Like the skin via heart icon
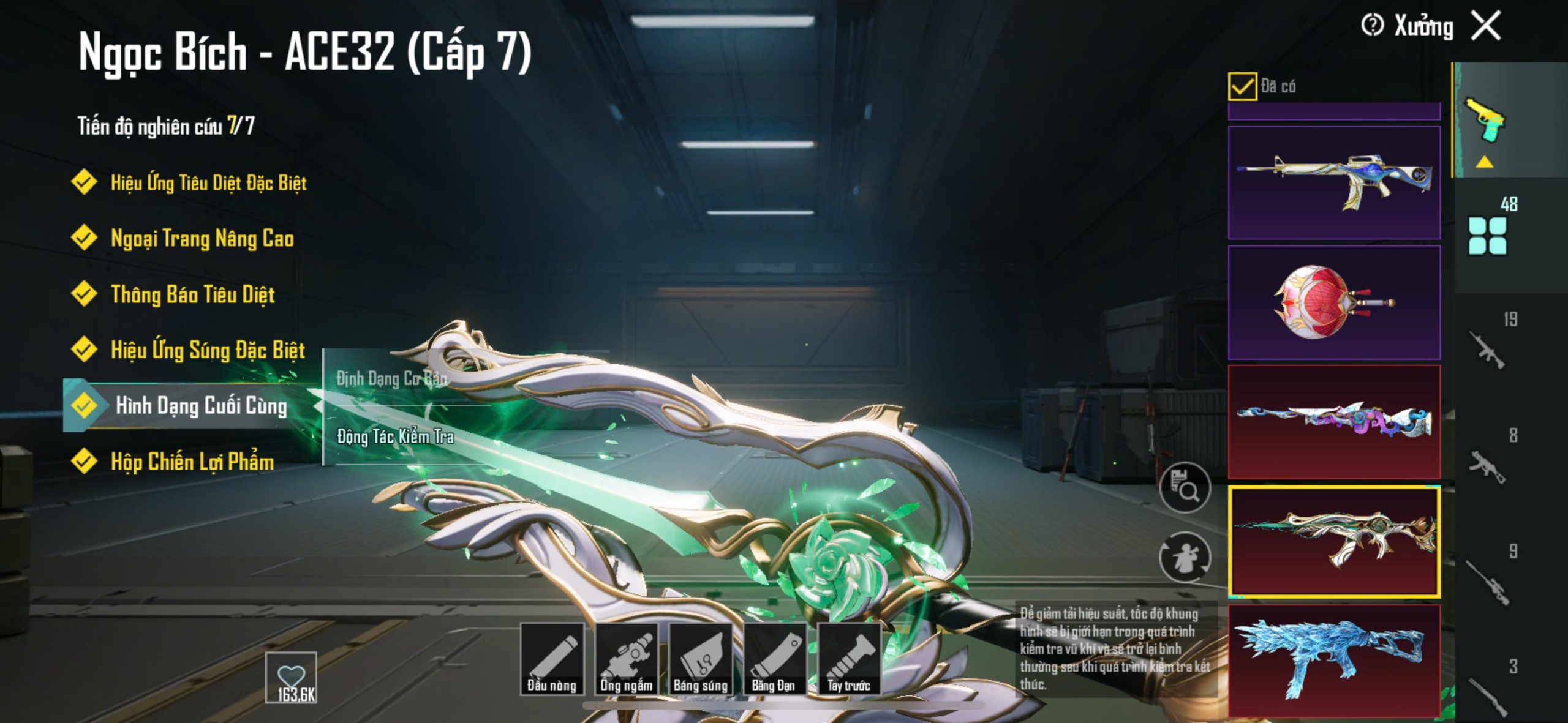The height and width of the screenshot is (723, 1568). [x=291, y=676]
